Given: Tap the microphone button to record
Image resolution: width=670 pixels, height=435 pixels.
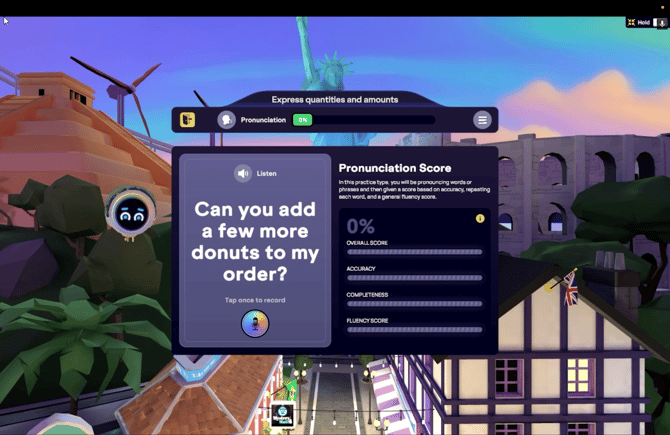Looking at the screenshot, I should (x=255, y=323).
